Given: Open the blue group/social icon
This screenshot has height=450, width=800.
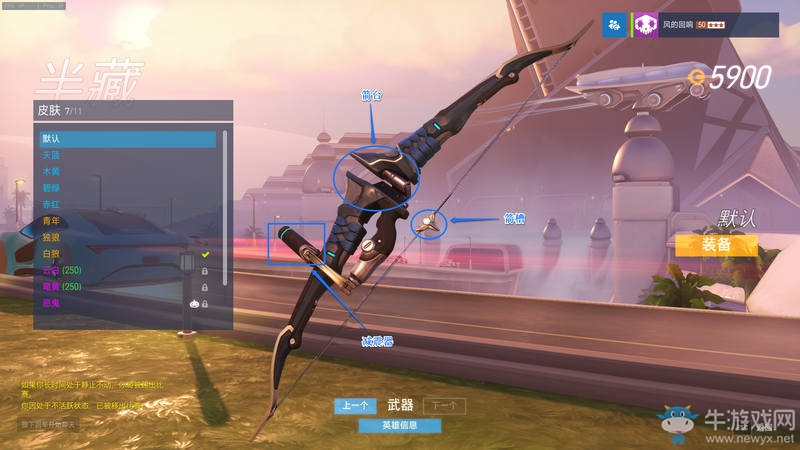Looking at the screenshot, I should pos(614,25).
